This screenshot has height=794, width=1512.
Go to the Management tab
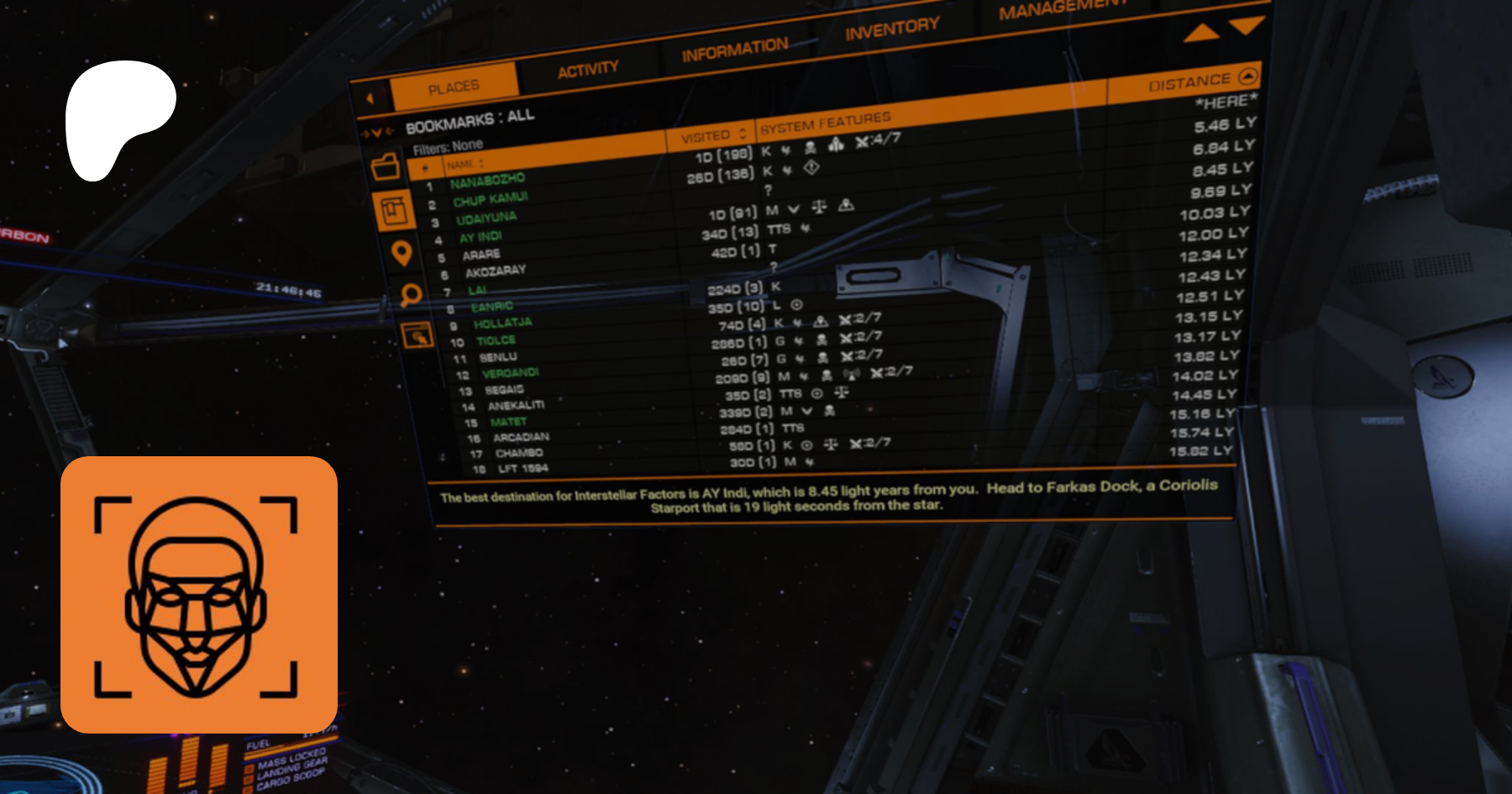1063,9
